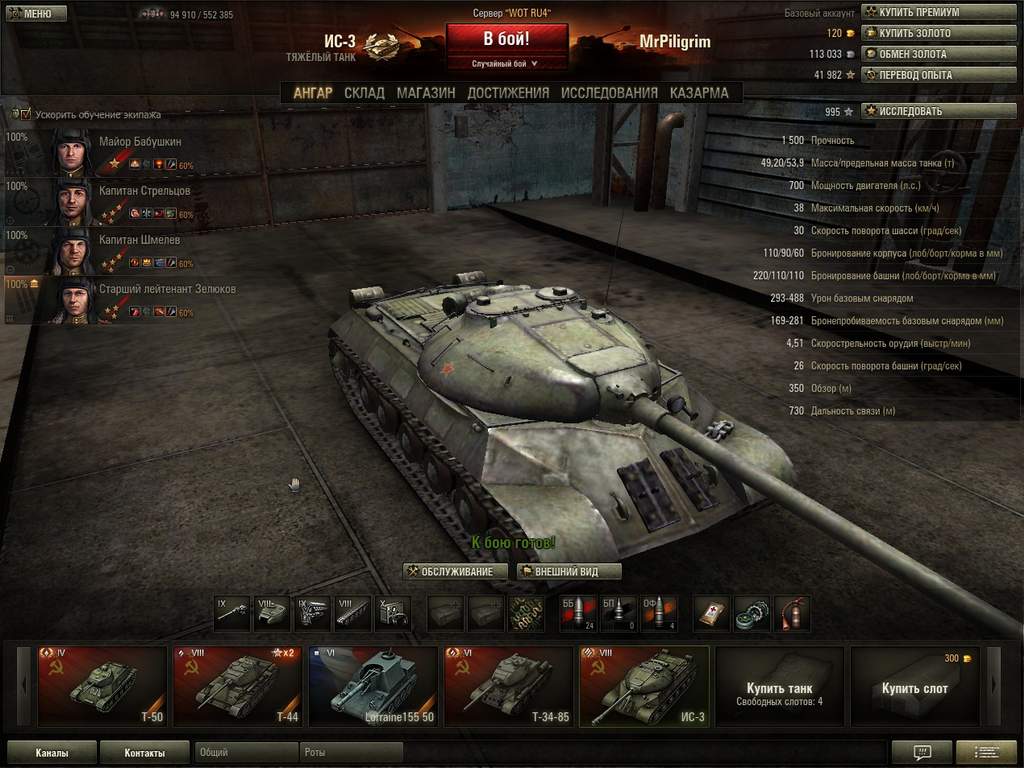Open the Контакты panel

(x=144, y=752)
